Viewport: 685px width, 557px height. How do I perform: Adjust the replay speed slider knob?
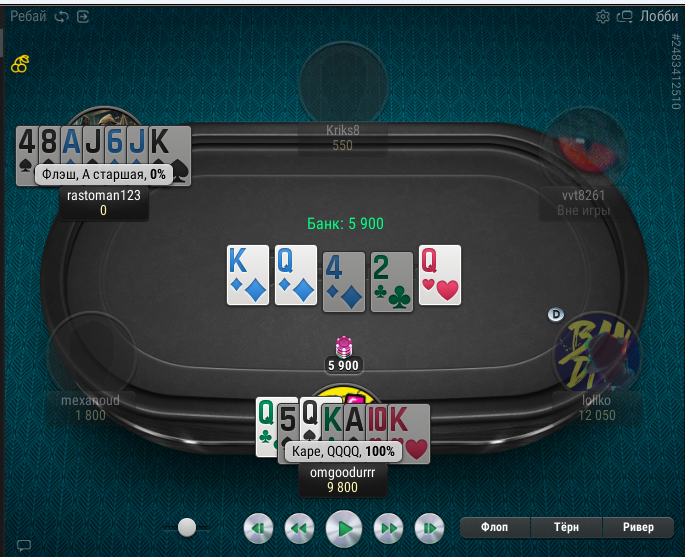(x=186, y=526)
